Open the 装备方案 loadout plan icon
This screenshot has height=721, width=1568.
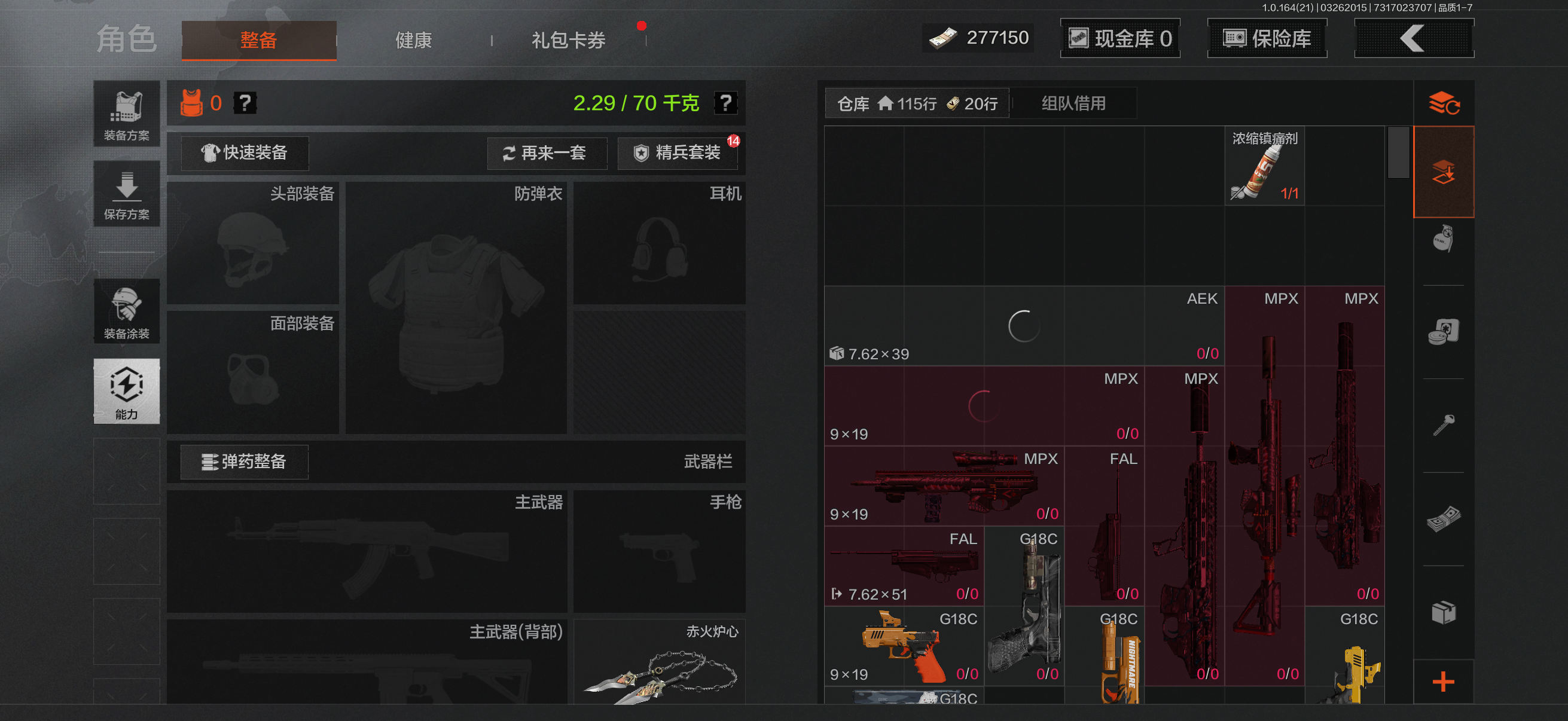[x=126, y=114]
